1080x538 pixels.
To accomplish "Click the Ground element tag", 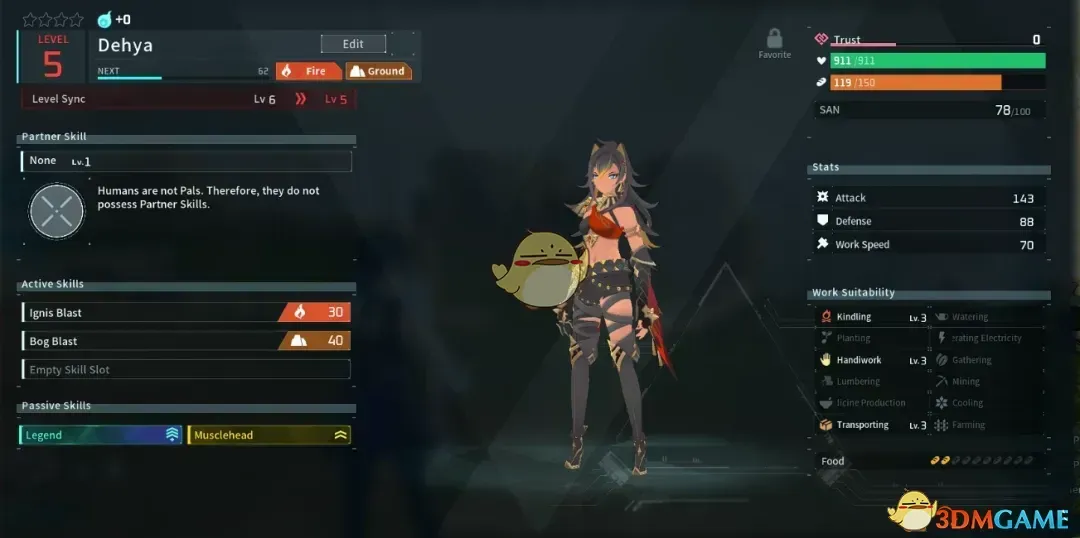I will tap(378, 71).
